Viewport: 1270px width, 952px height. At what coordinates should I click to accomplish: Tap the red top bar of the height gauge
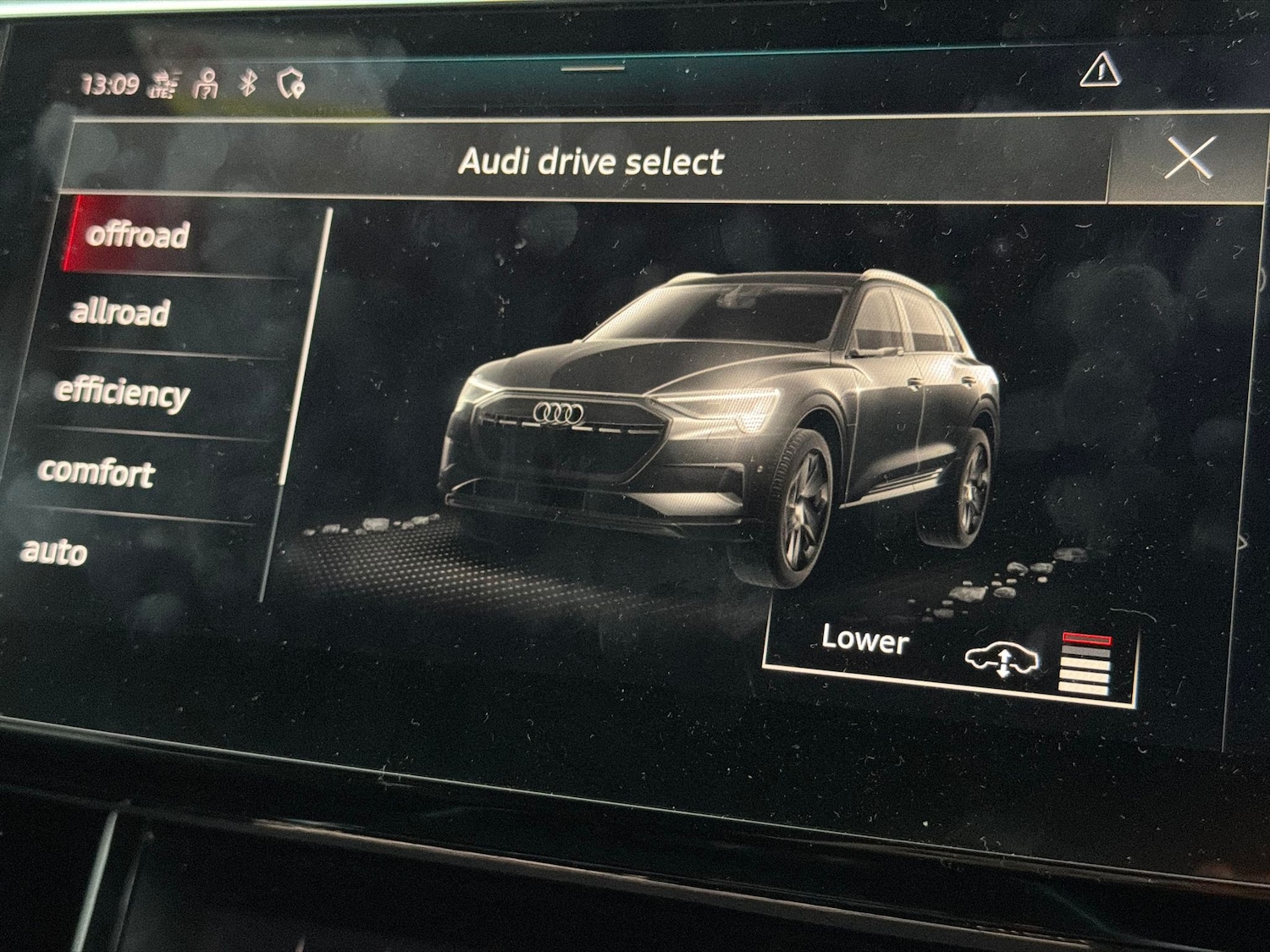1086,636
